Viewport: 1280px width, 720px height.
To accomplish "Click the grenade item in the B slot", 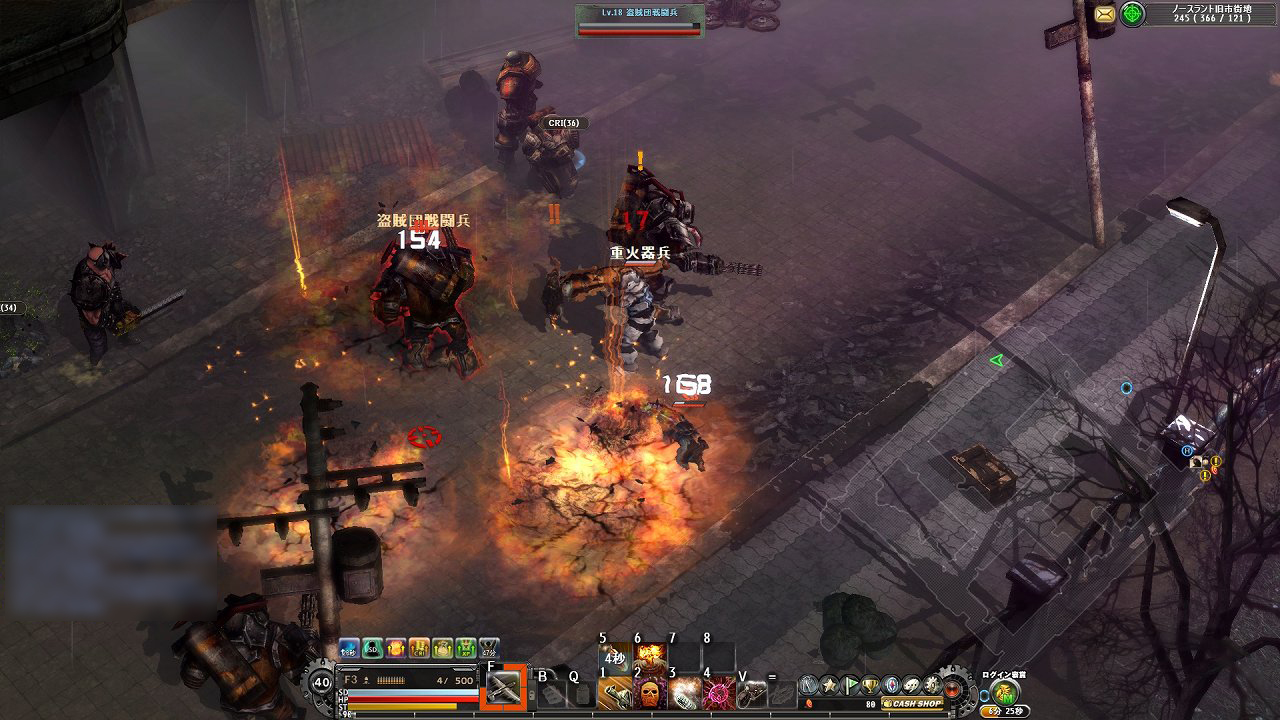I will pos(550,695).
